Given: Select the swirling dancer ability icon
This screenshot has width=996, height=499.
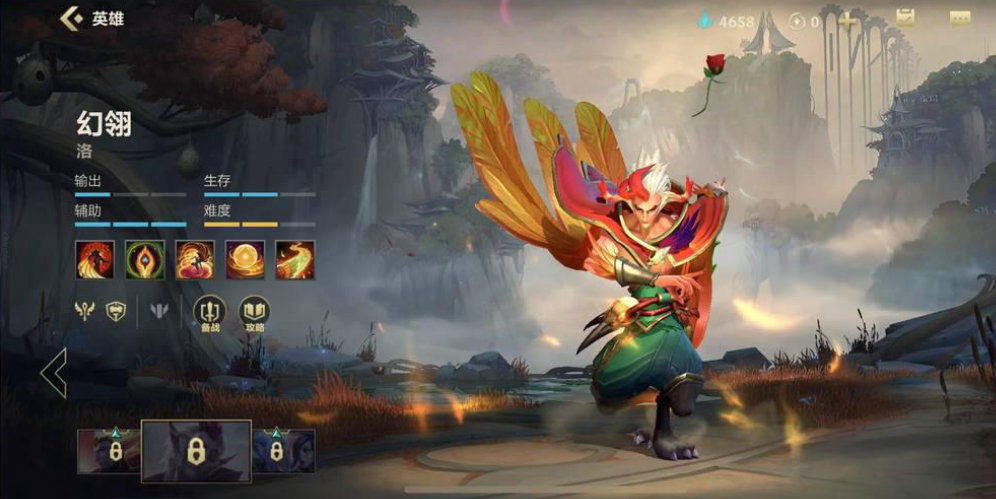Looking at the screenshot, I should (x=195, y=260).
